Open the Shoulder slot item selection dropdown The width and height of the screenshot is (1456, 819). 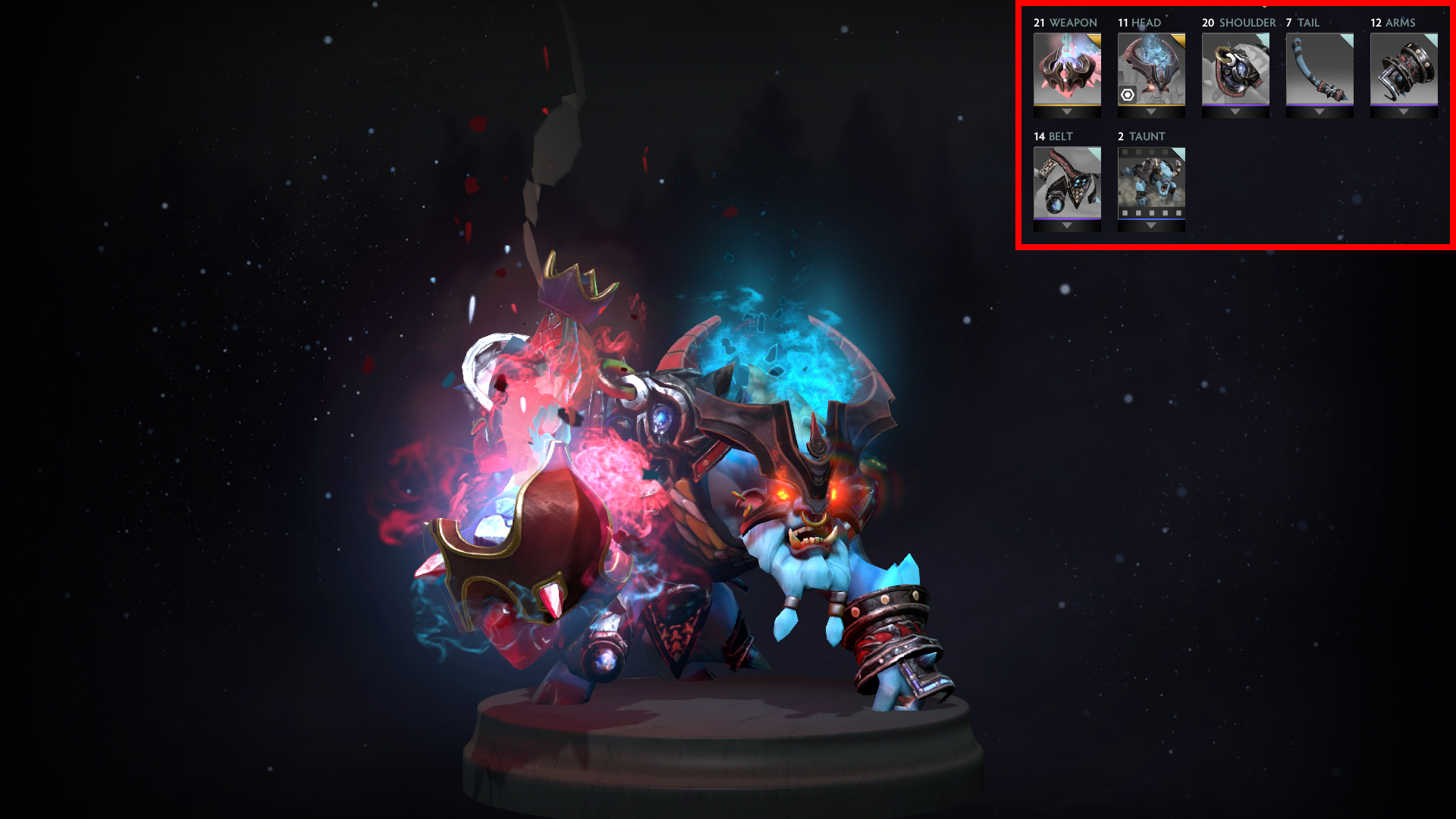1235,111
